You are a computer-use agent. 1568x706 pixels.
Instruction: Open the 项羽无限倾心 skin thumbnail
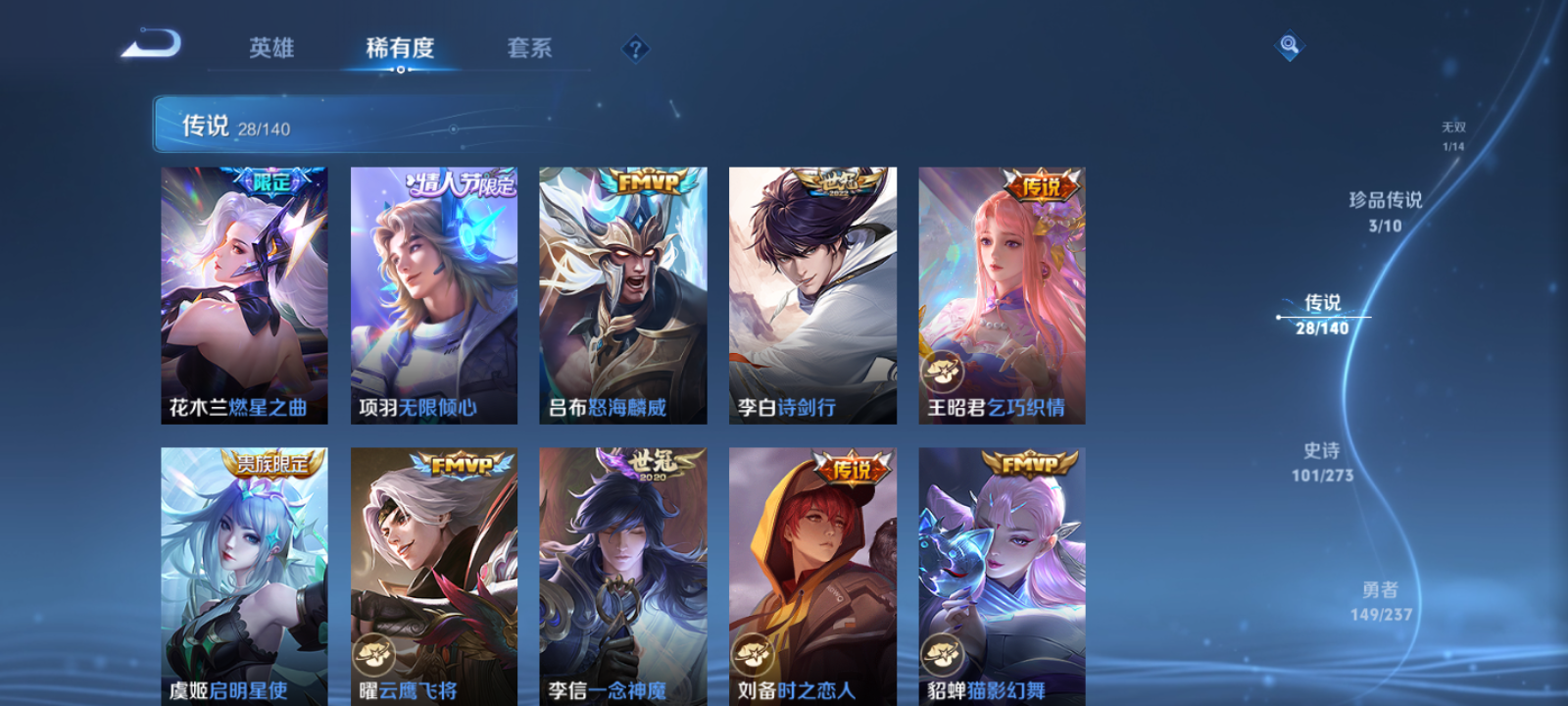coord(435,294)
